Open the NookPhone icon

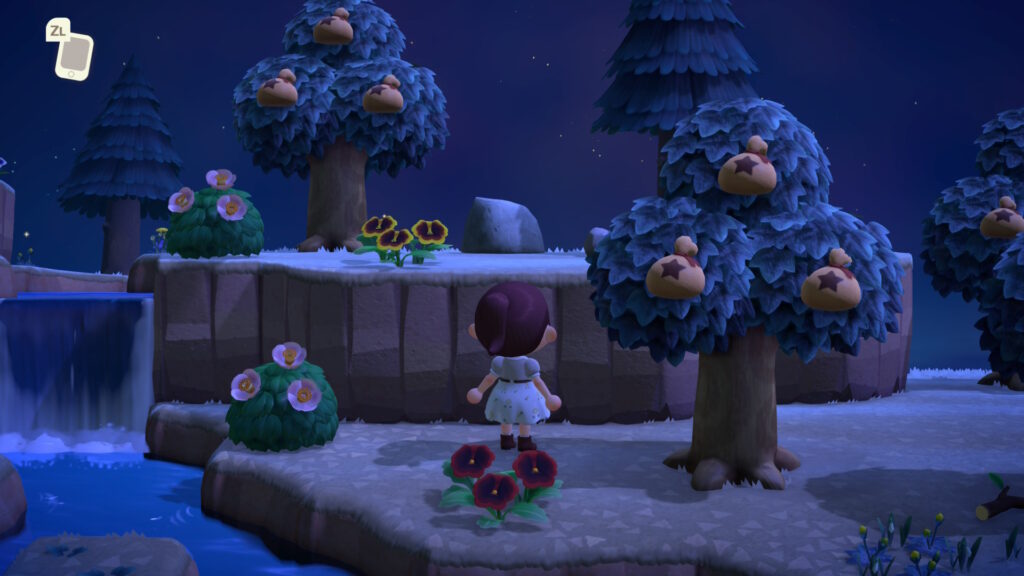pos(73,56)
